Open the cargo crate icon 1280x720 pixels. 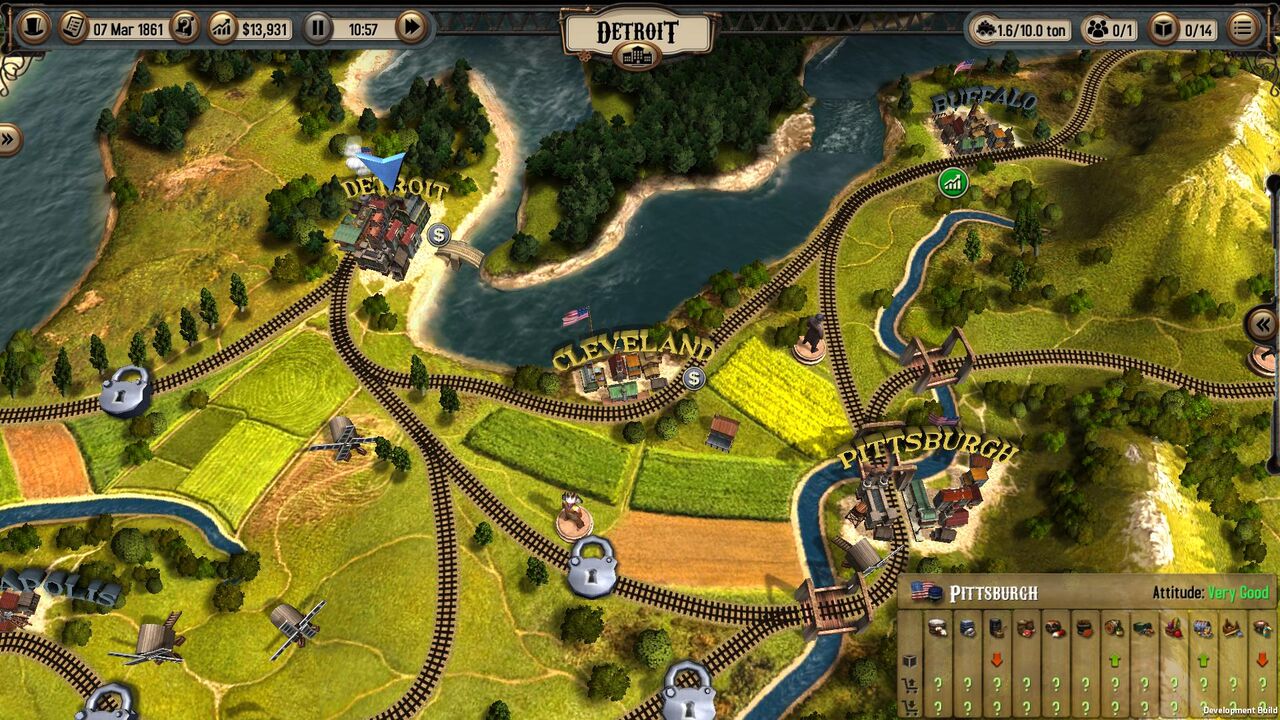pyautogui.click(x=1164, y=29)
